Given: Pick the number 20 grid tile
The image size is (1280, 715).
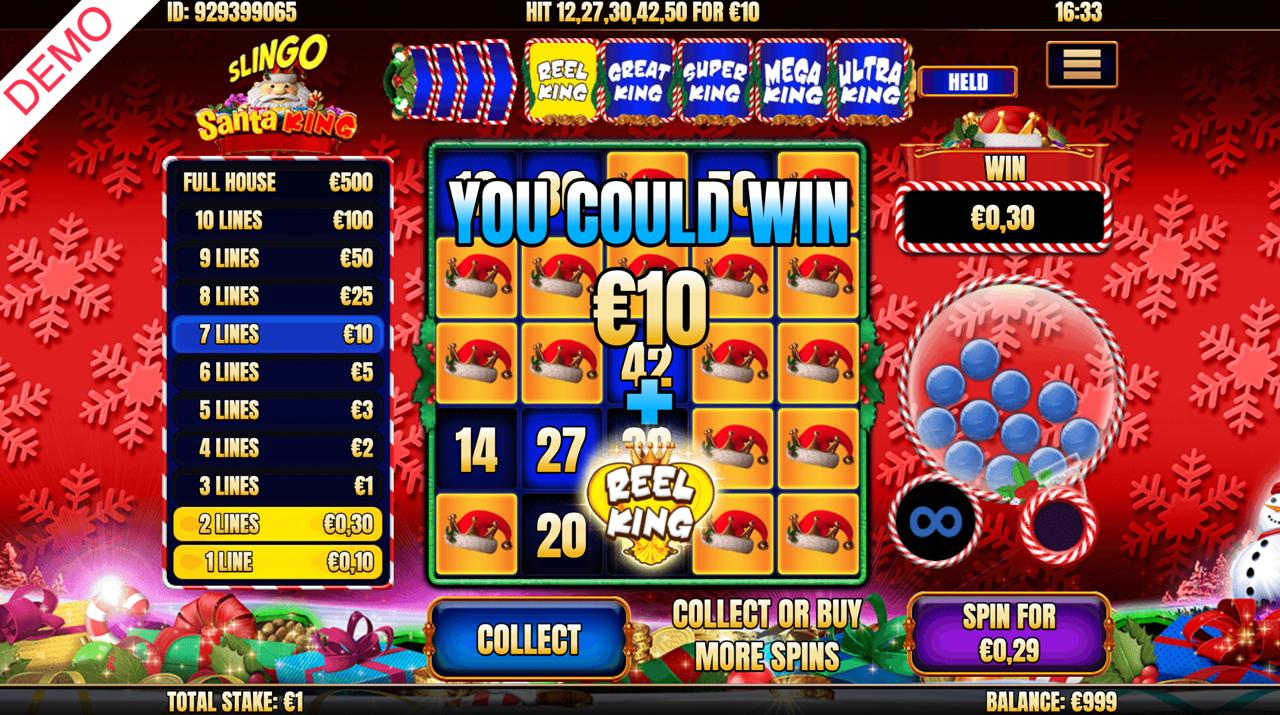Looking at the screenshot, I should (560, 537).
